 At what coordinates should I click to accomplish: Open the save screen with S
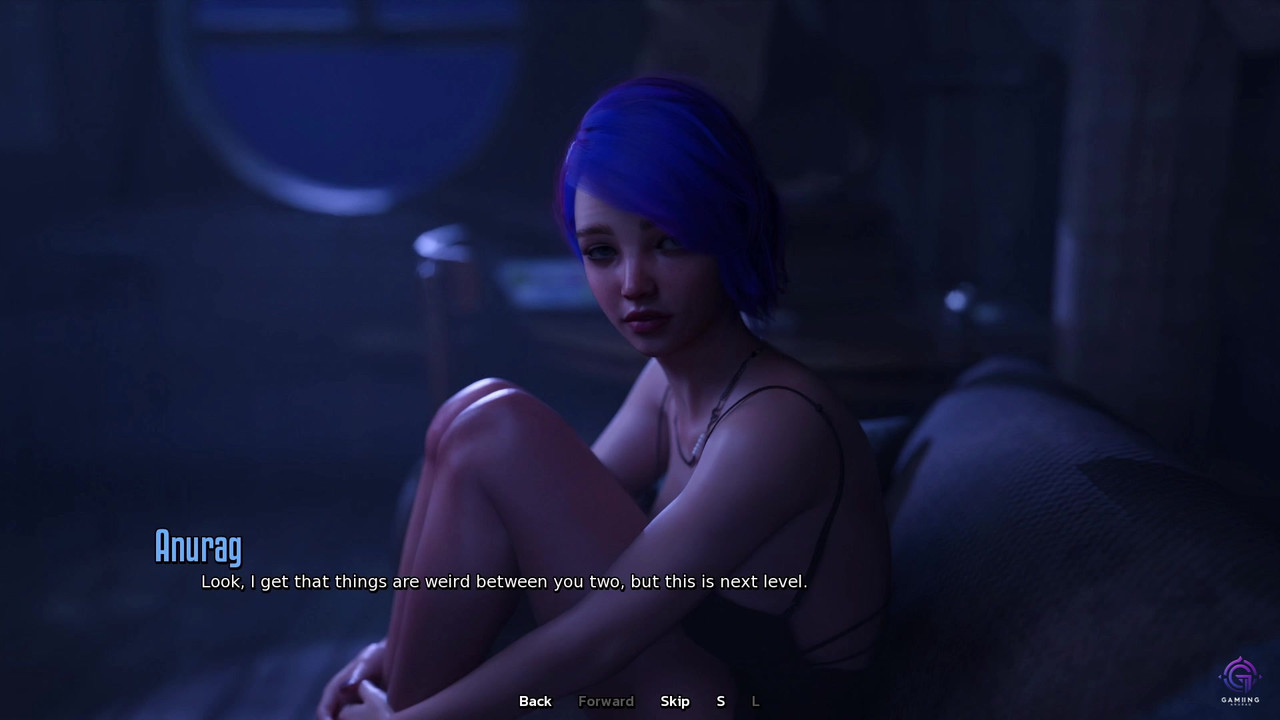(x=720, y=701)
